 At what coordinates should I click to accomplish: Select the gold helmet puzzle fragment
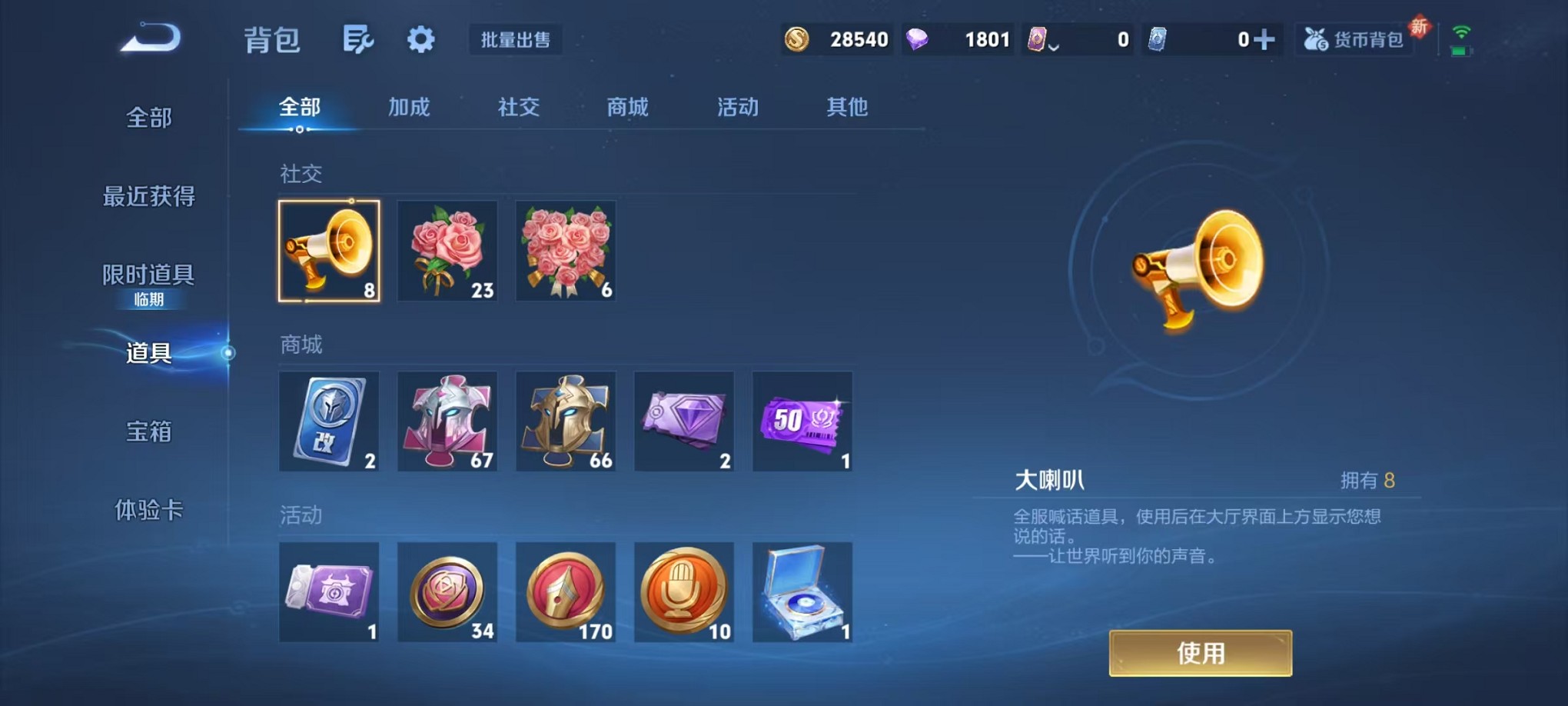pos(566,421)
